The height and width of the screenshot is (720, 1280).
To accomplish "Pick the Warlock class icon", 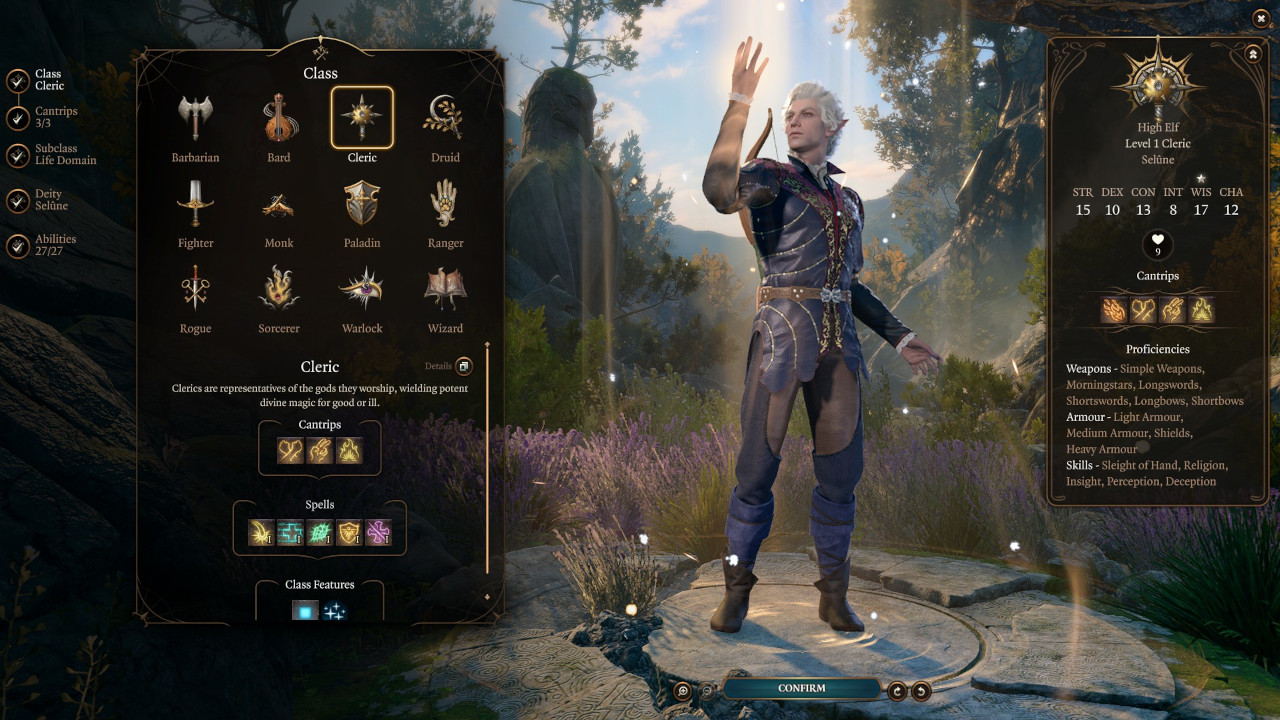I will pyautogui.click(x=361, y=289).
